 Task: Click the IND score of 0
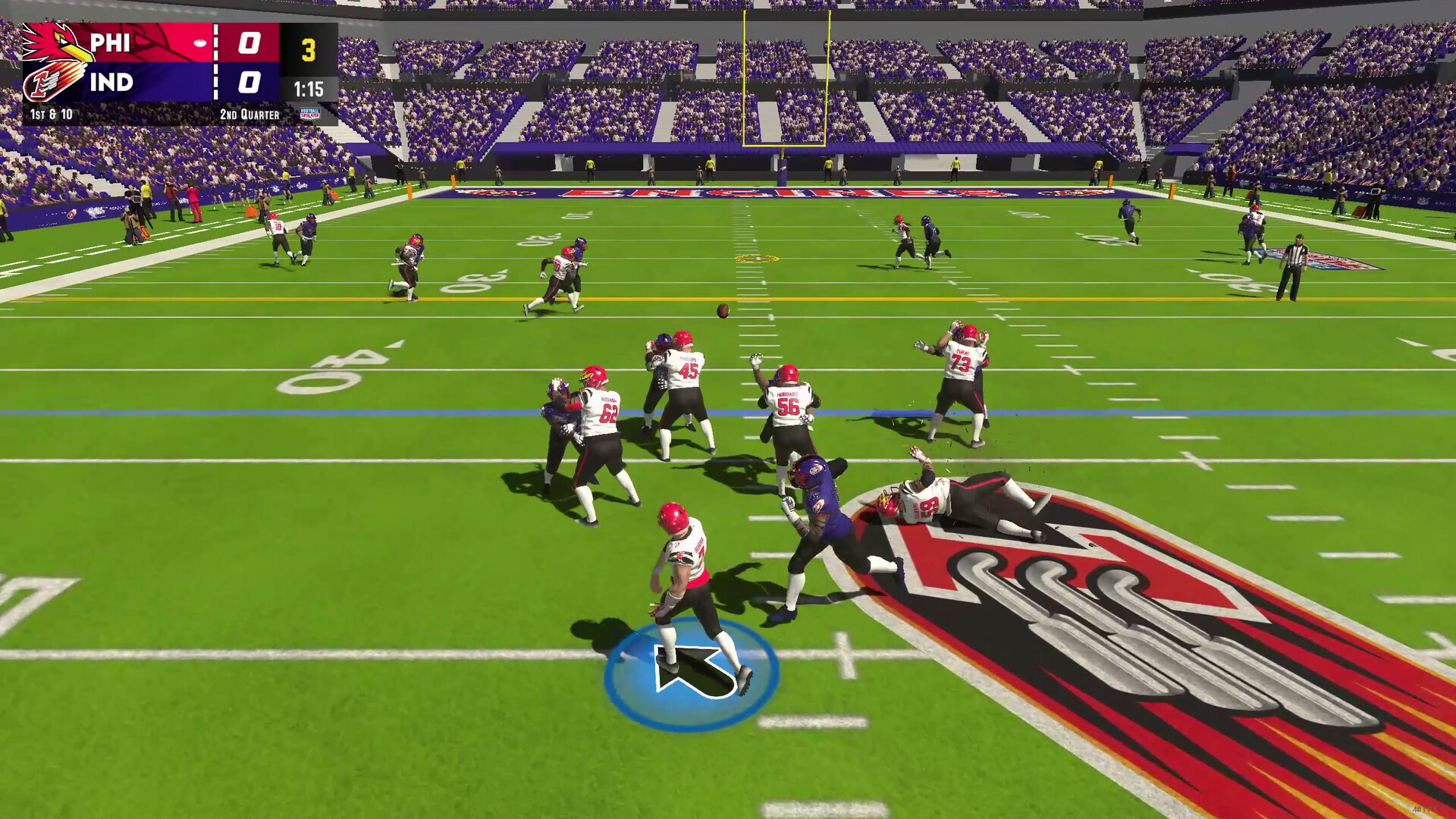[x=249, y=82]
